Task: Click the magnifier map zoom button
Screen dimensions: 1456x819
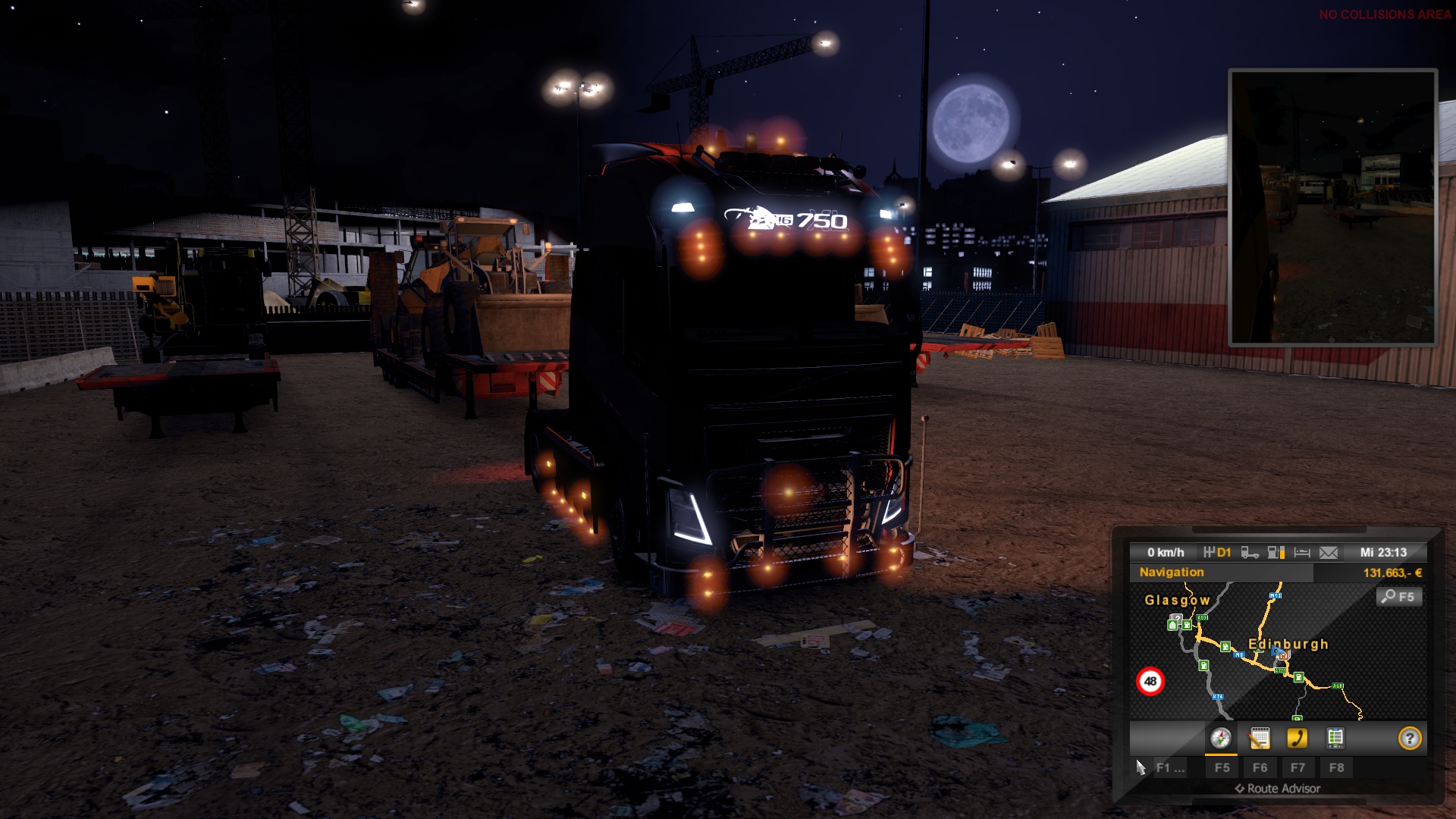Action: pos(1398,597)
